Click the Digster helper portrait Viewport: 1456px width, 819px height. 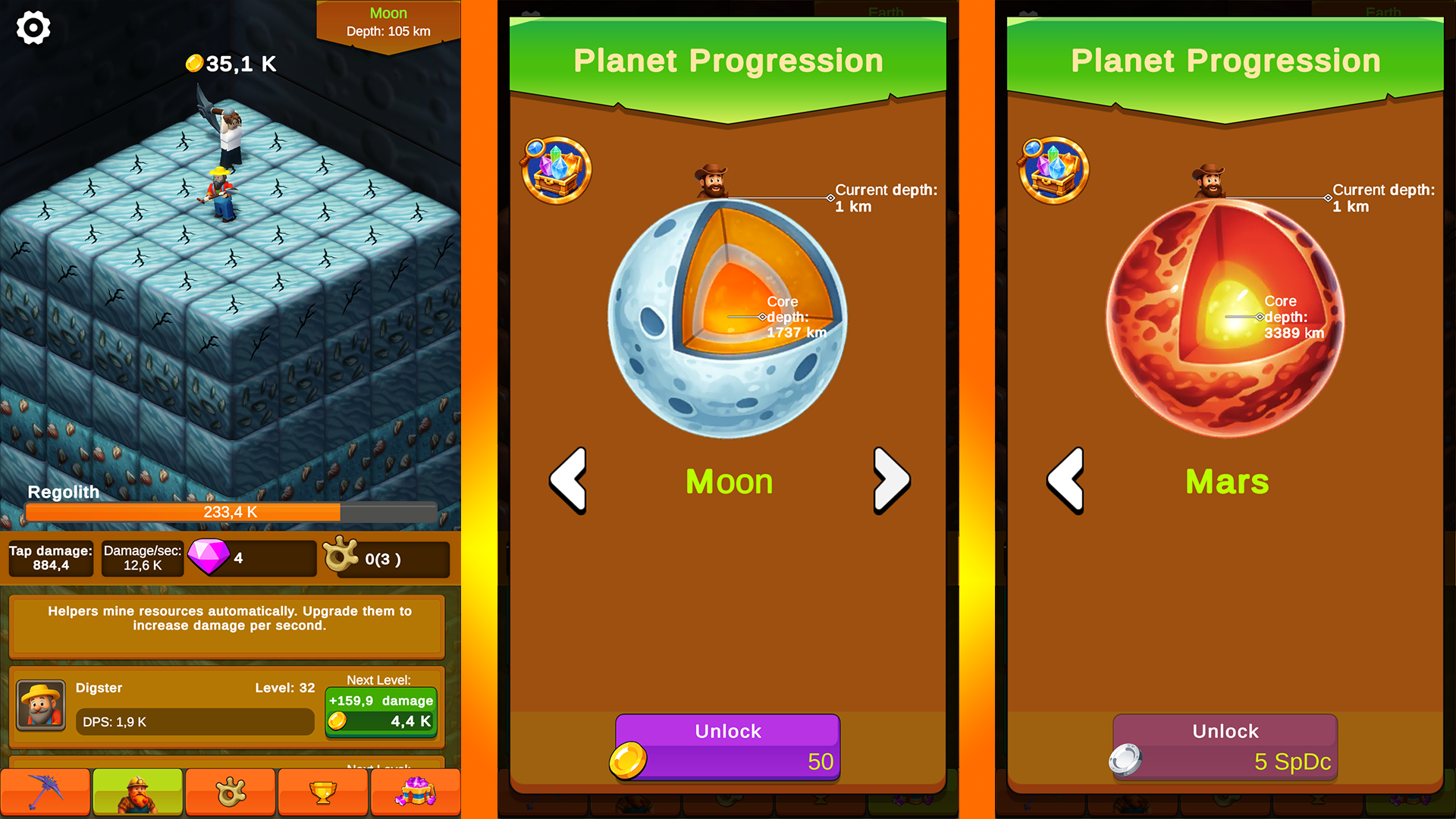pos(42,707)
